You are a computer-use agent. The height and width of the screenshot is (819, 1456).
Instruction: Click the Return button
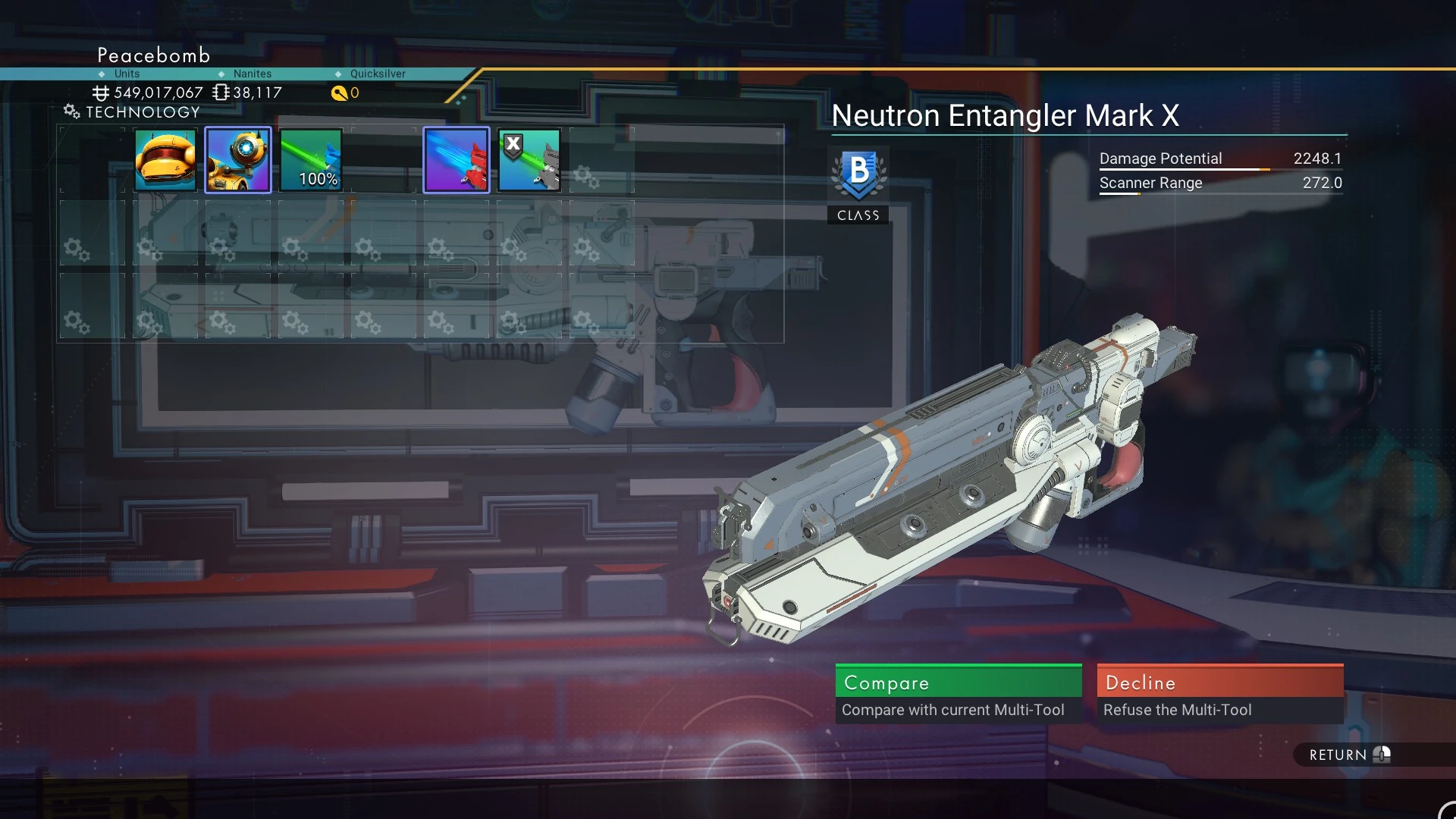(1348, 755)
